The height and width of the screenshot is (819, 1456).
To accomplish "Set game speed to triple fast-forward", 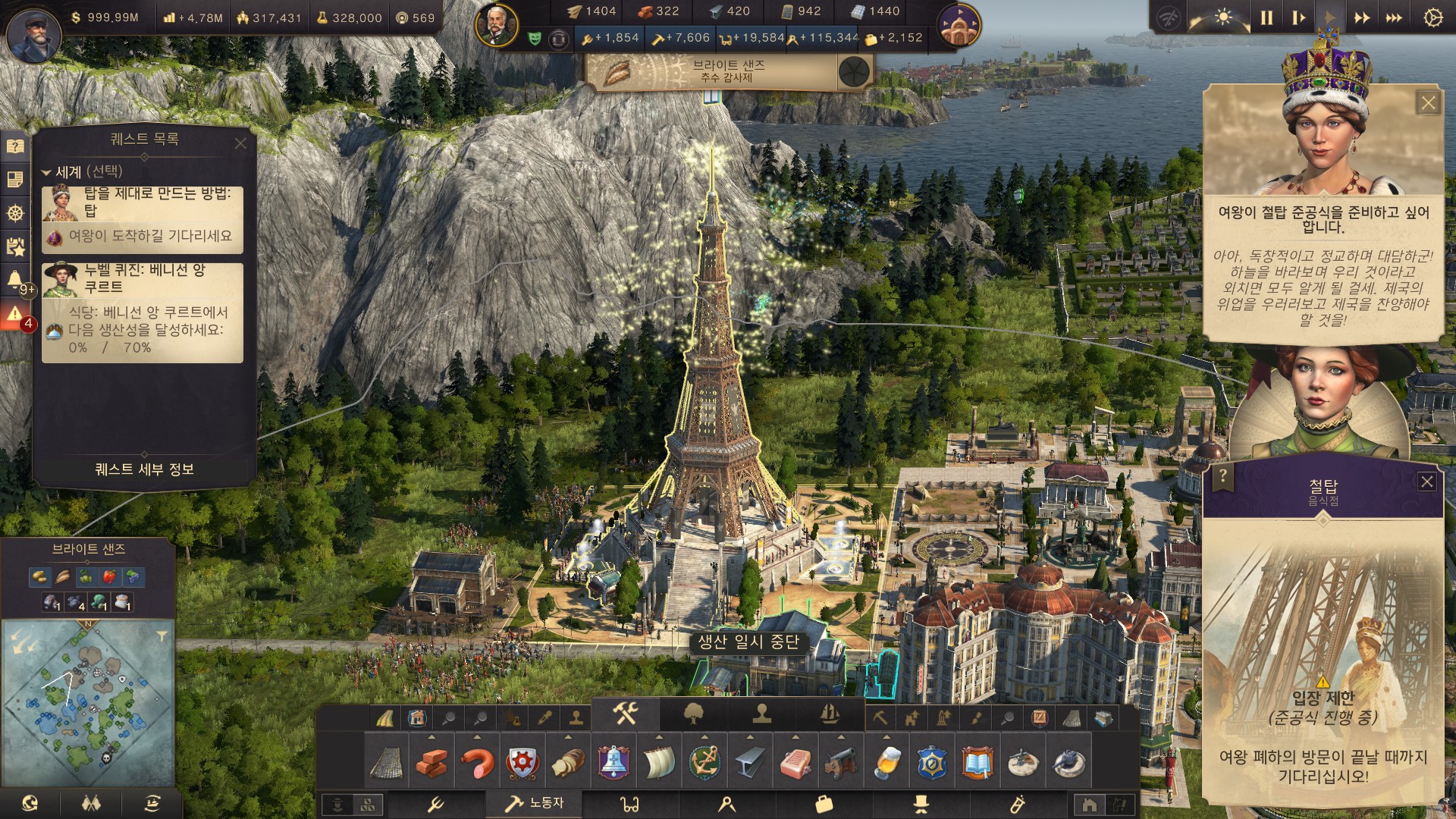I will point(1394,17).
